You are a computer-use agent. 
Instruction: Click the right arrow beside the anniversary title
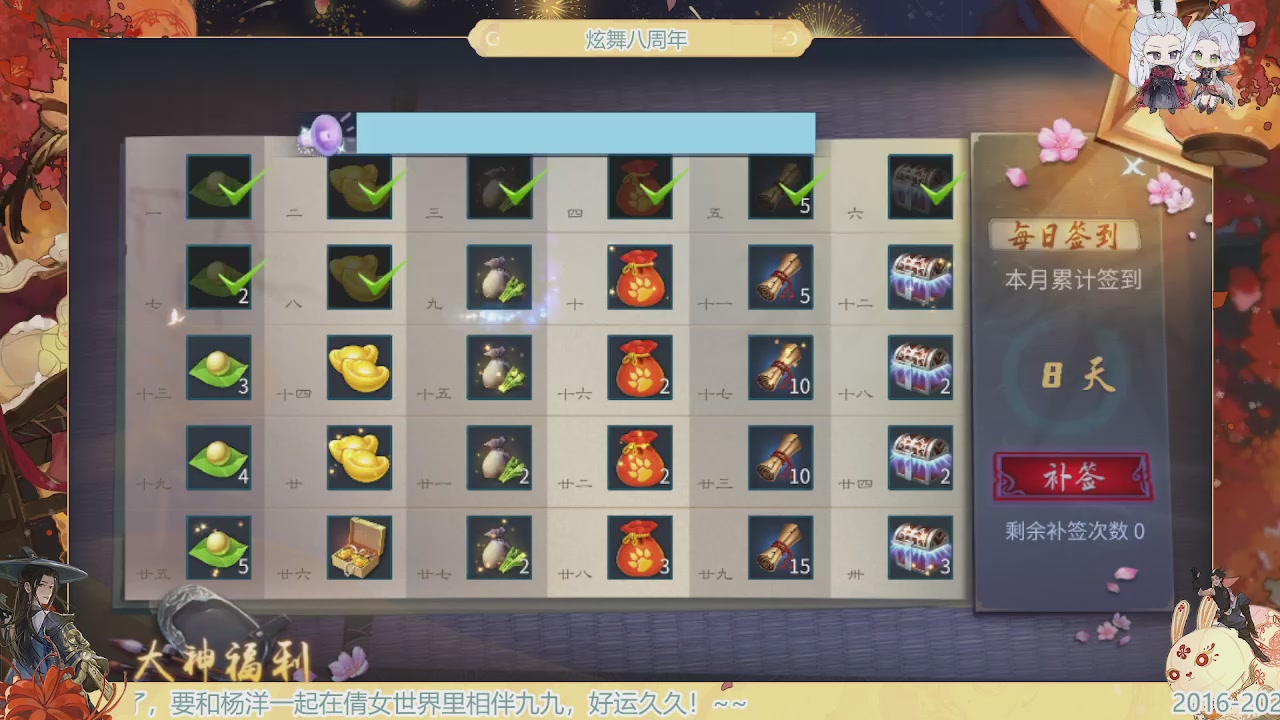pos(790,40)
